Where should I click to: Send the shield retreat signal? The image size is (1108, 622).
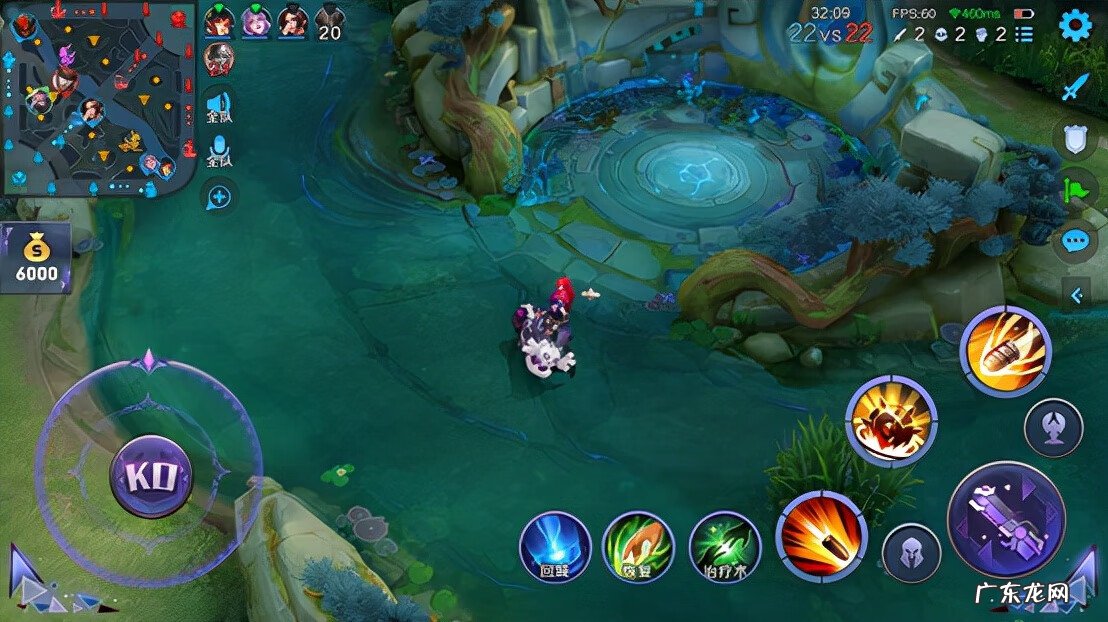coord(1075,139)
